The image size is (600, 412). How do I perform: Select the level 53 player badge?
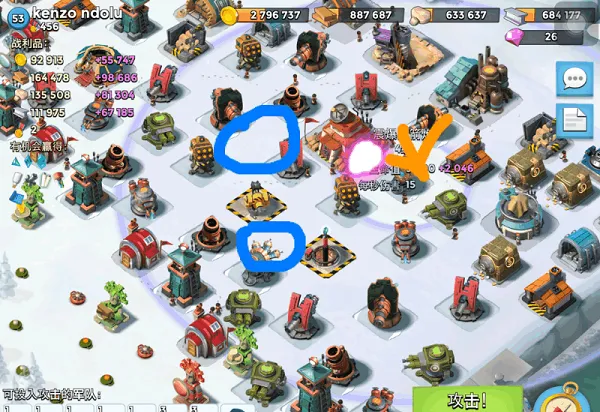(16, 17)
